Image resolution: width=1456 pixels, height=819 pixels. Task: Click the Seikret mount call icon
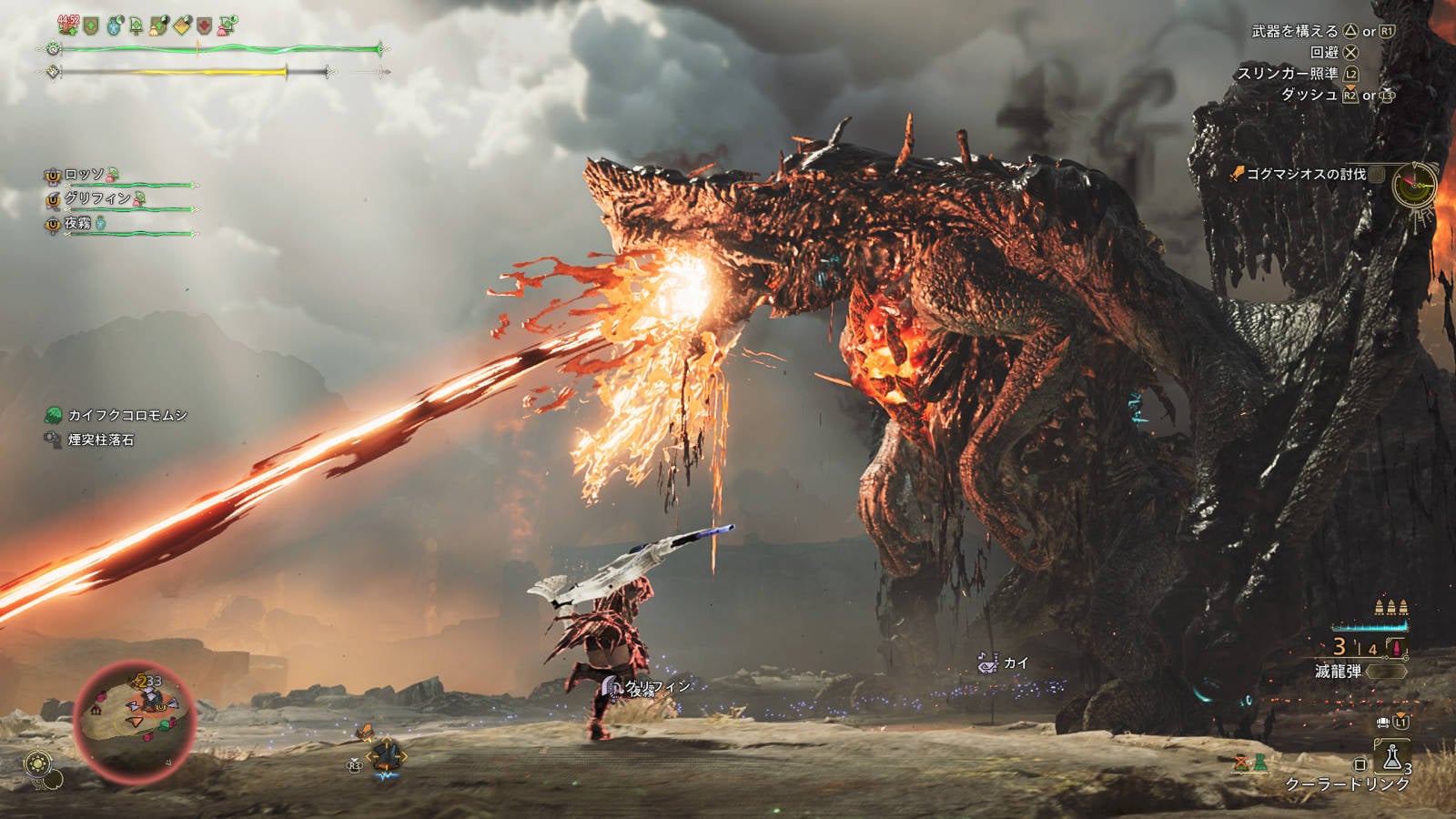(387, 755)
